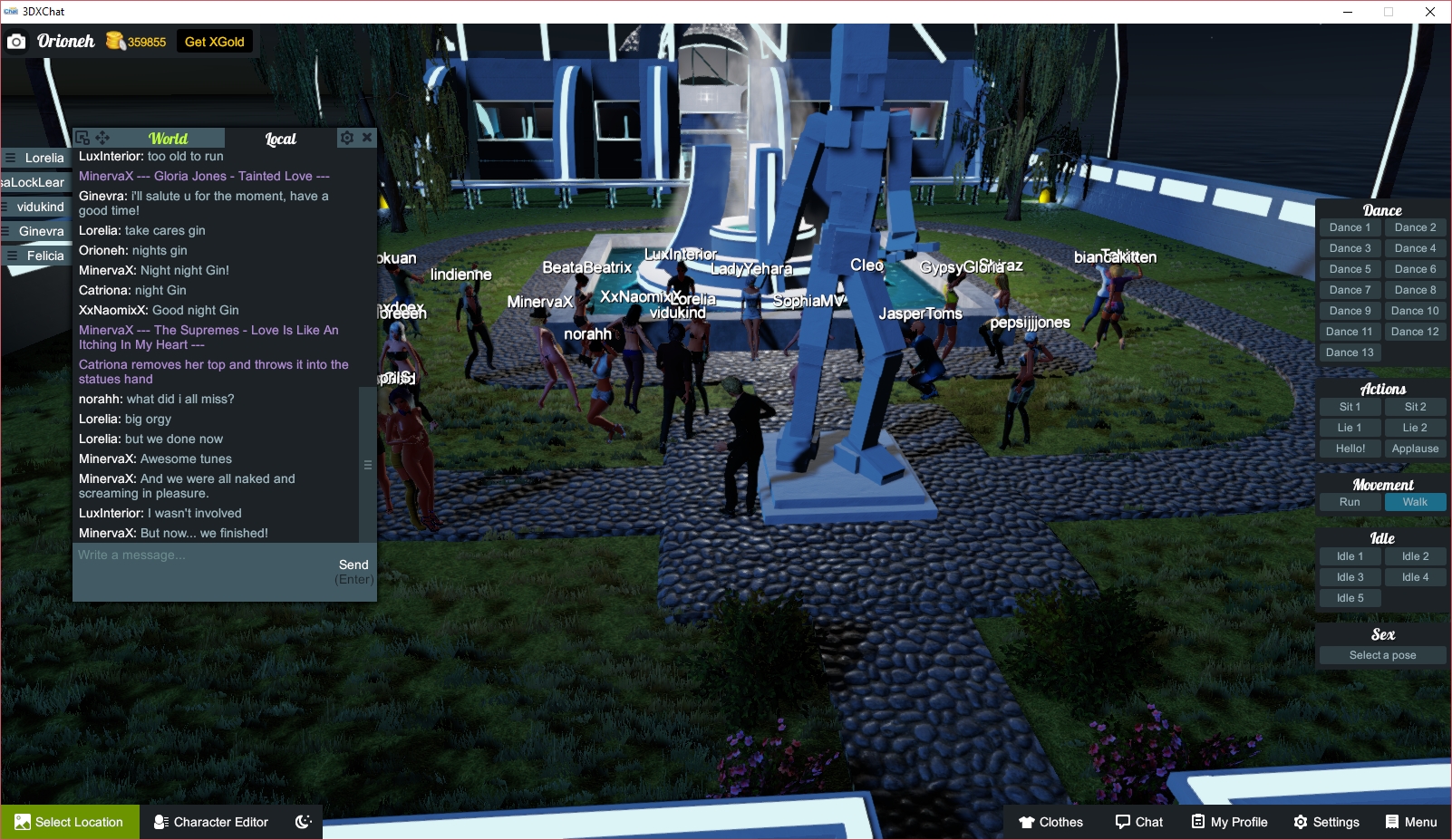Enable Walk movement mode
Viewport: 1452px width, 840px height.
point(1415,501)
